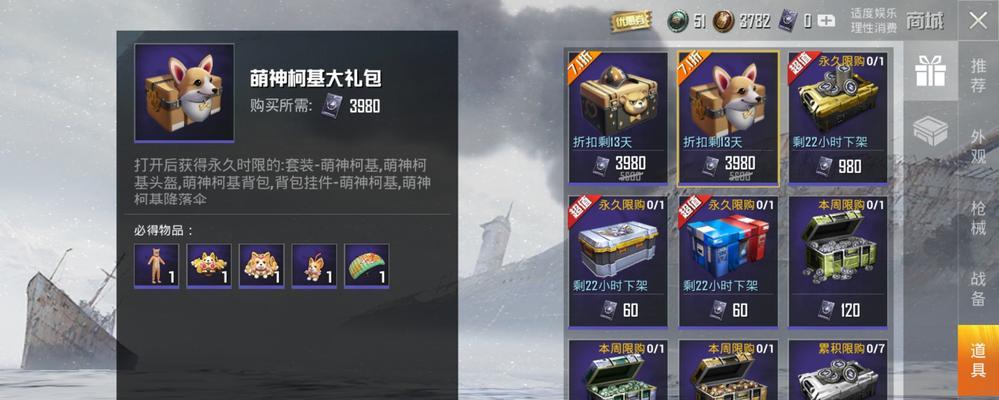Inspect the corgi parachute reward item
Image resolution: width=999 pixels, height=400 pixels.
366,266
